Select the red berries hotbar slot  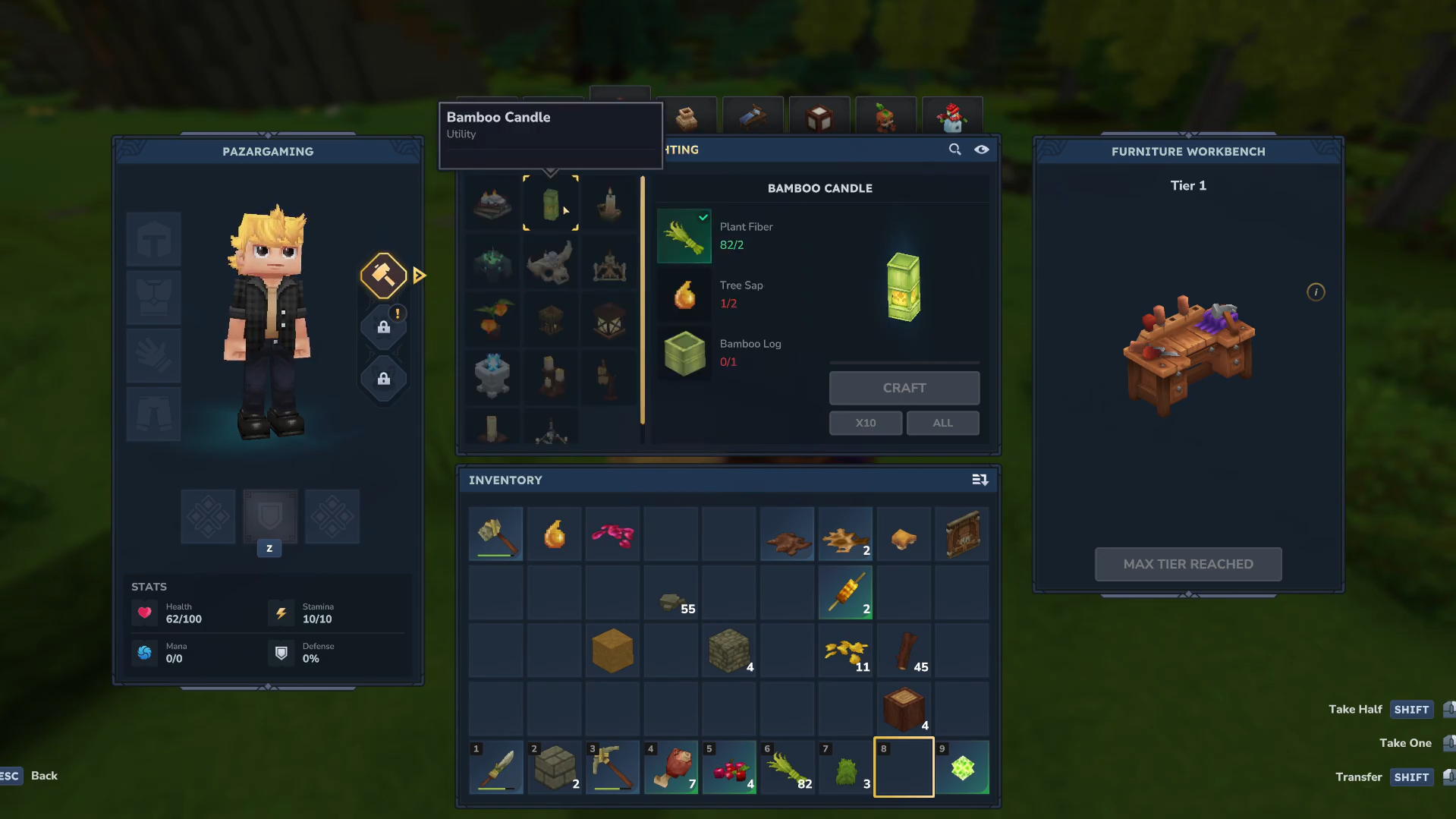tap(729, 767)
